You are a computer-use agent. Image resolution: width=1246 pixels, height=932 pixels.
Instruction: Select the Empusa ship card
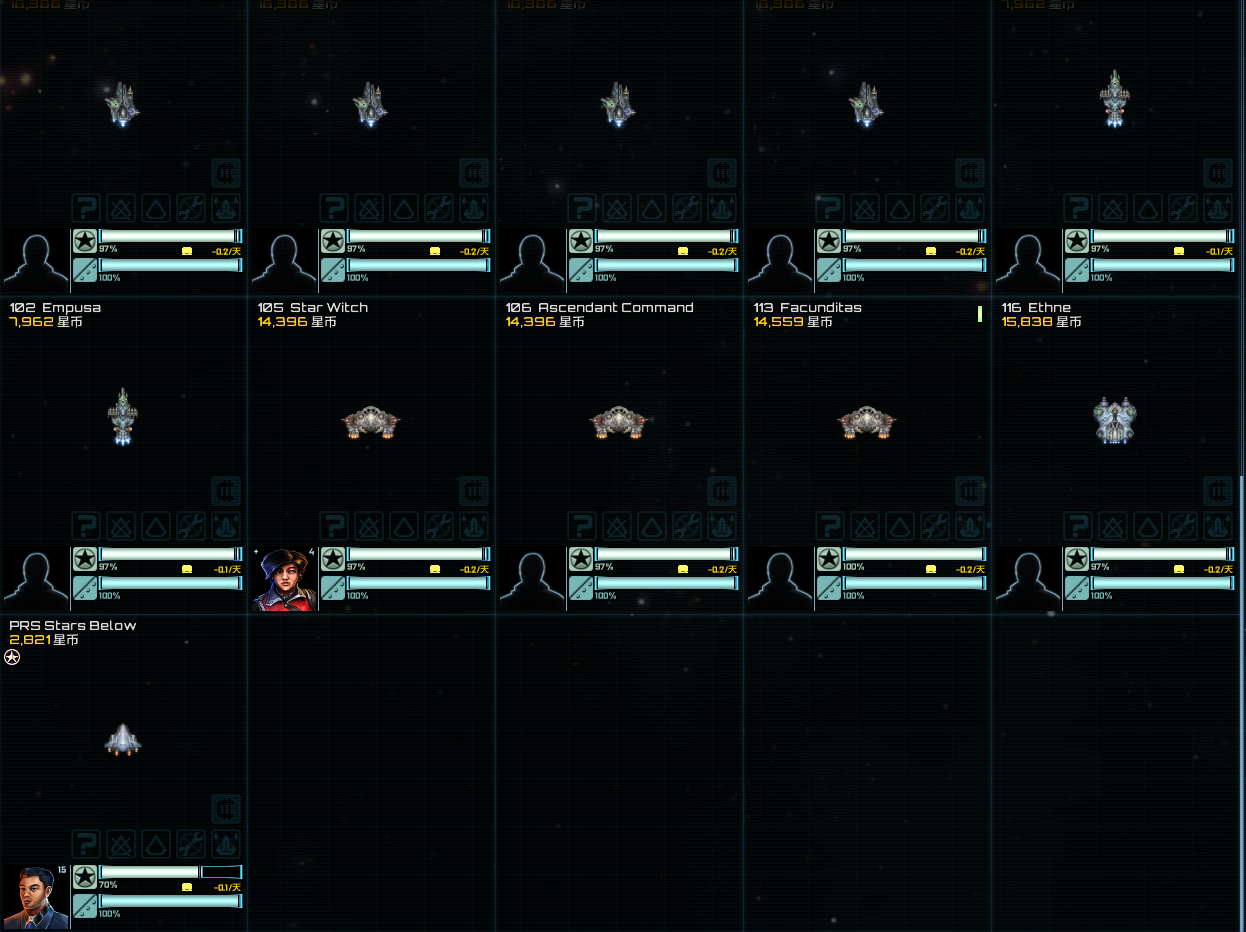click(122, 417)
